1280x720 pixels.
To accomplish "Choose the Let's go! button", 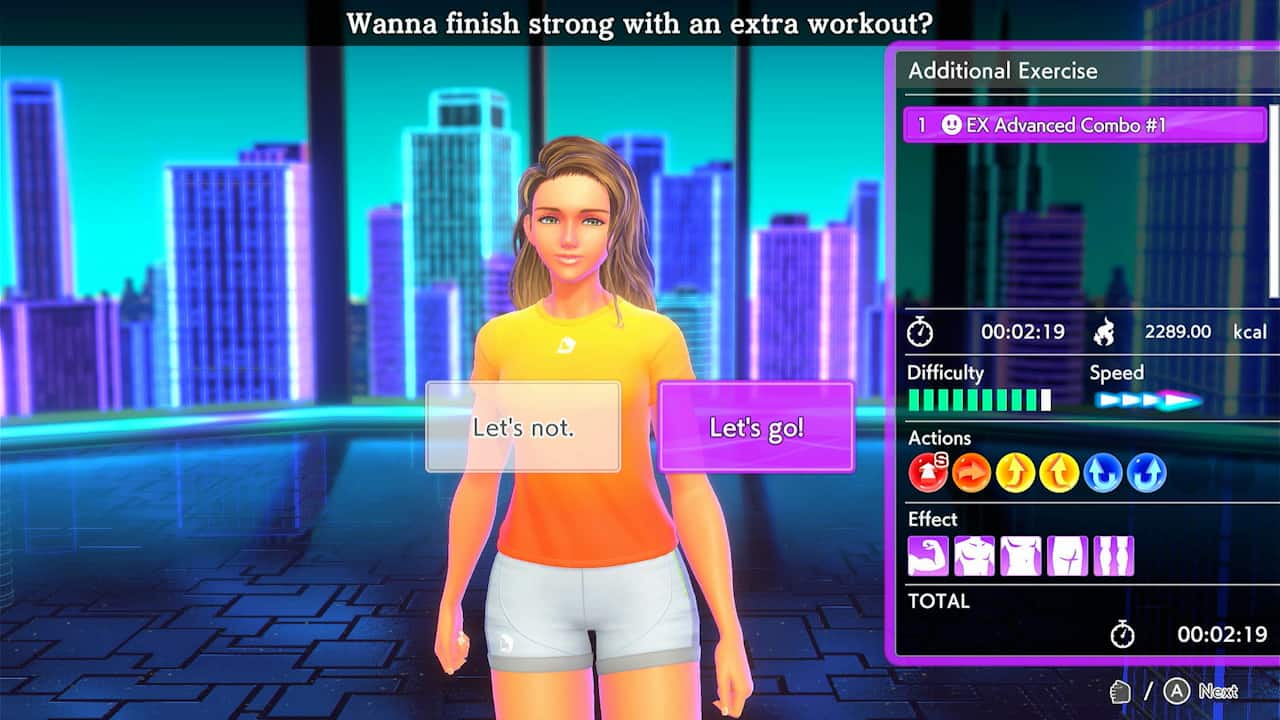I will point(756,425).
